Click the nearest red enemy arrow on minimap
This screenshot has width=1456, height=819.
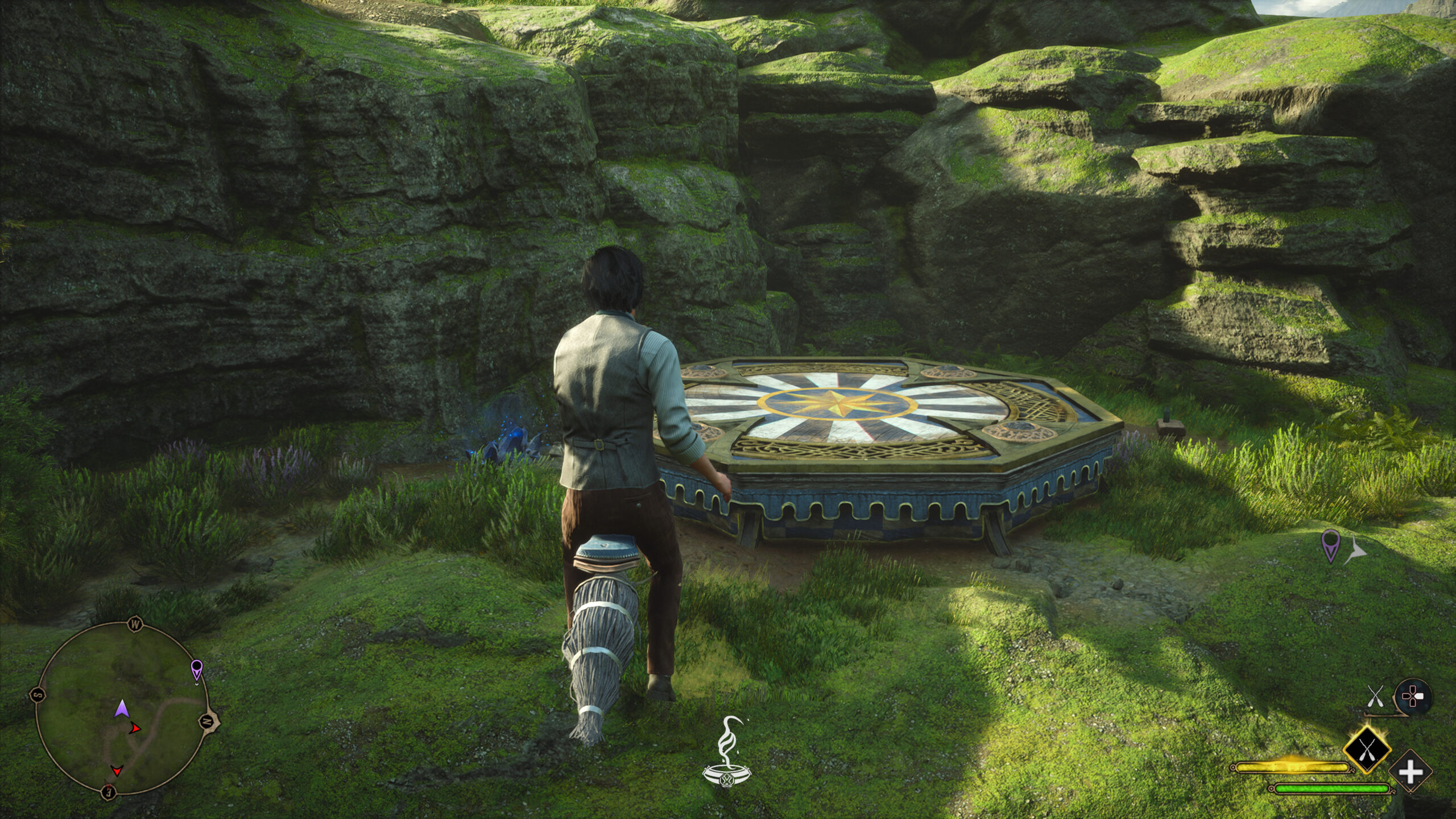coord(135,728)
